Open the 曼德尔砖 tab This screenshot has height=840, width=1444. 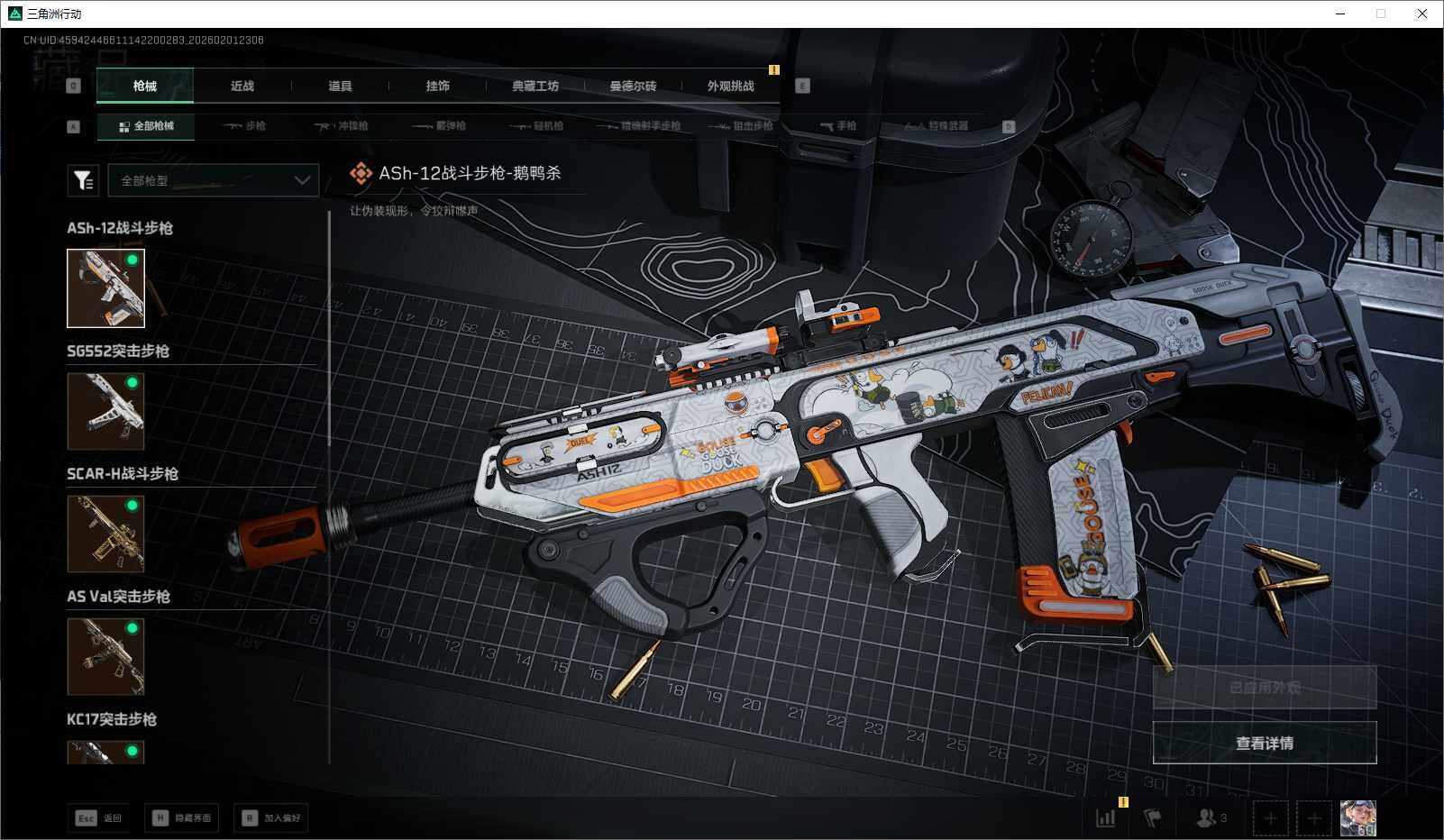click(633, 87)
